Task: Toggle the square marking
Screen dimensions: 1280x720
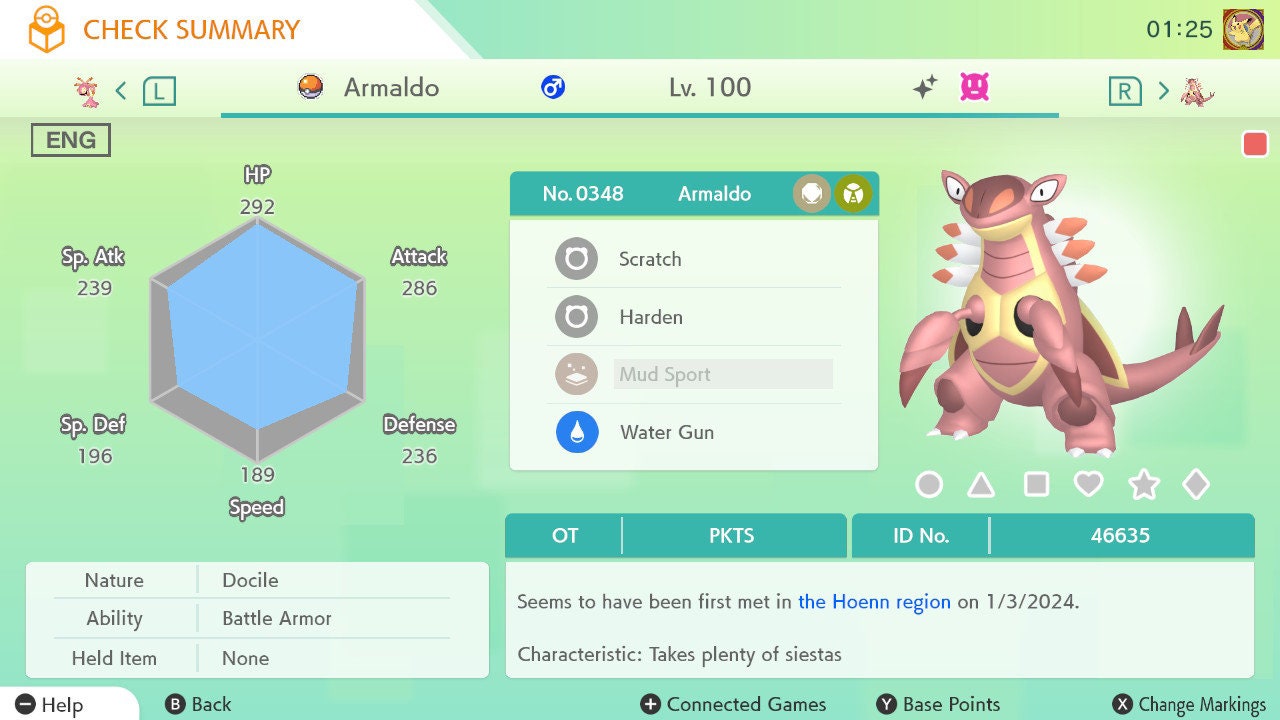Action: coord(1036,485)
